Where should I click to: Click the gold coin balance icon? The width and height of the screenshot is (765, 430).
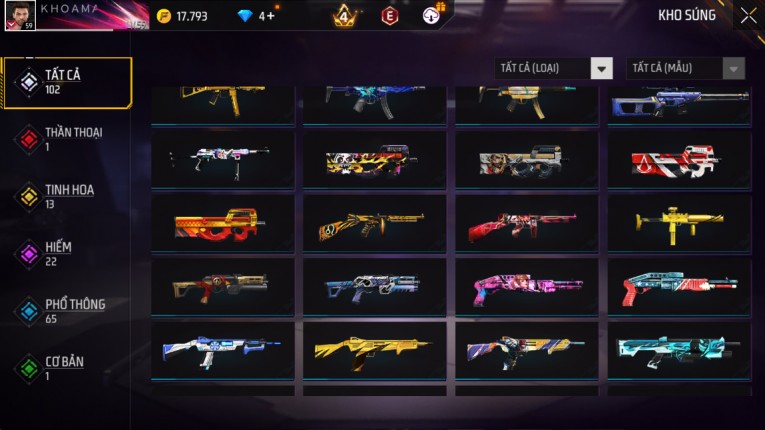pos(164,16)
